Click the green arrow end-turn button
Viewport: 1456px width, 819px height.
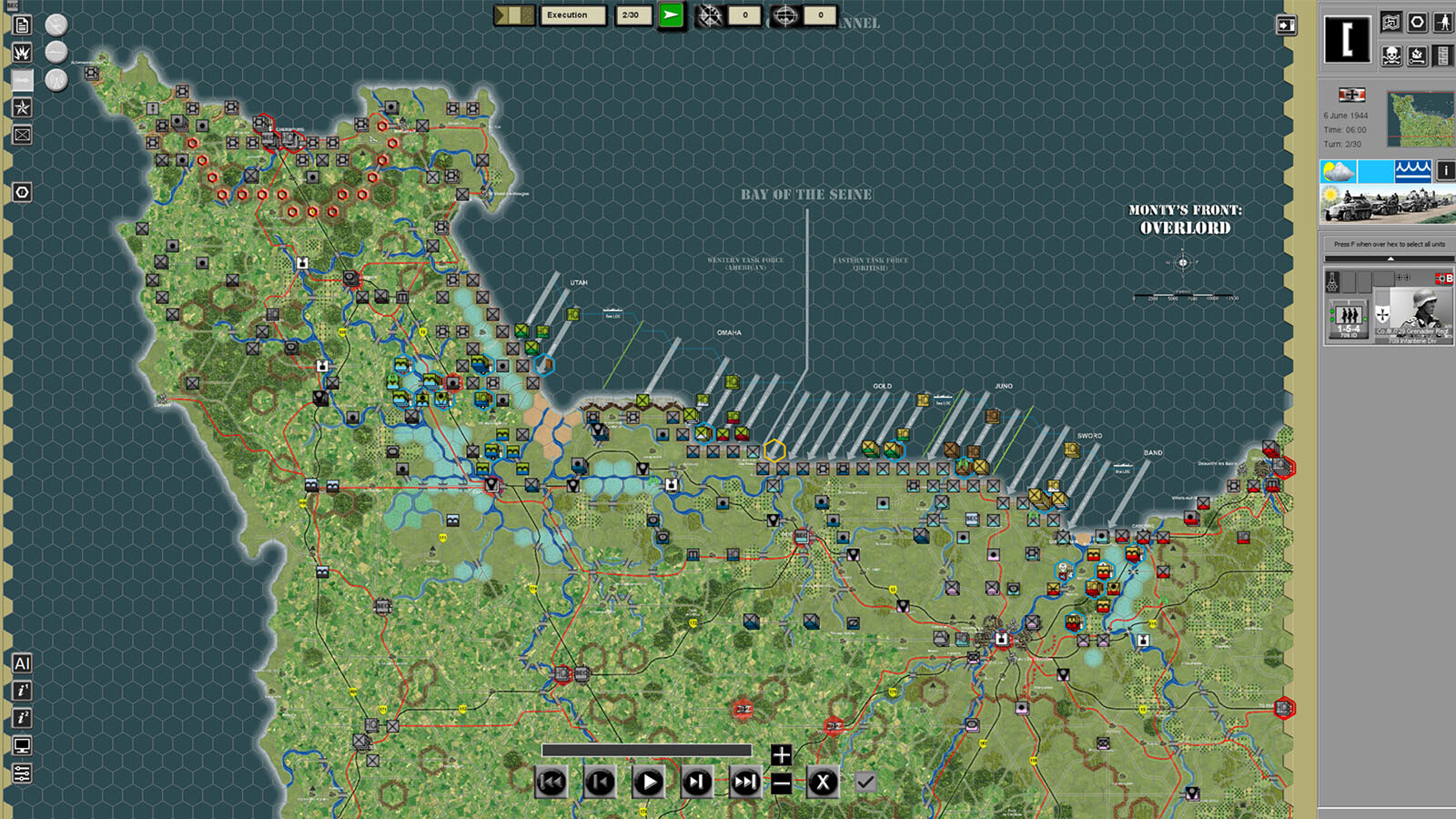[x=671, y=15]
